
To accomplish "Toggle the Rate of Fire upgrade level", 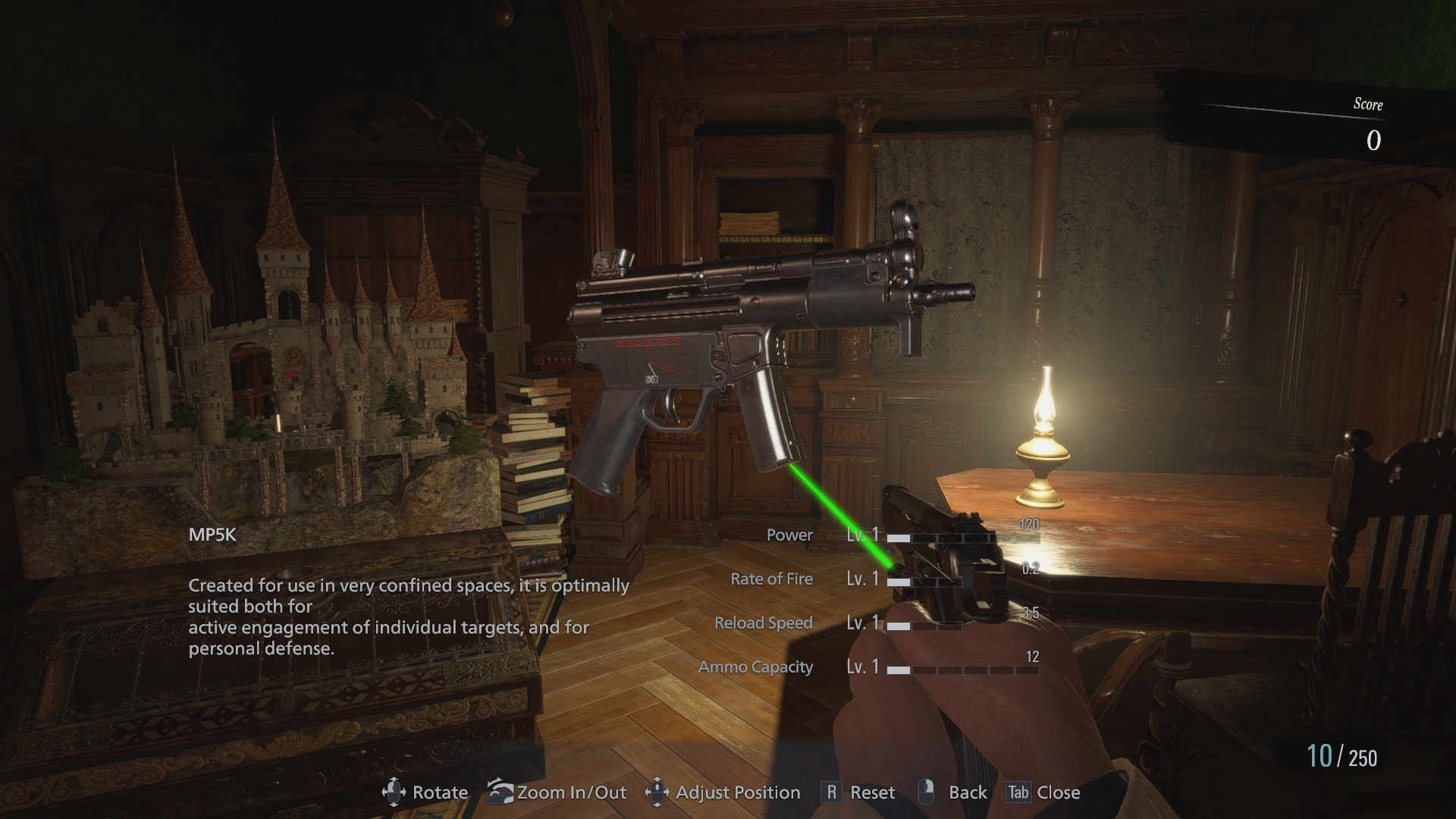I will 864,579.
